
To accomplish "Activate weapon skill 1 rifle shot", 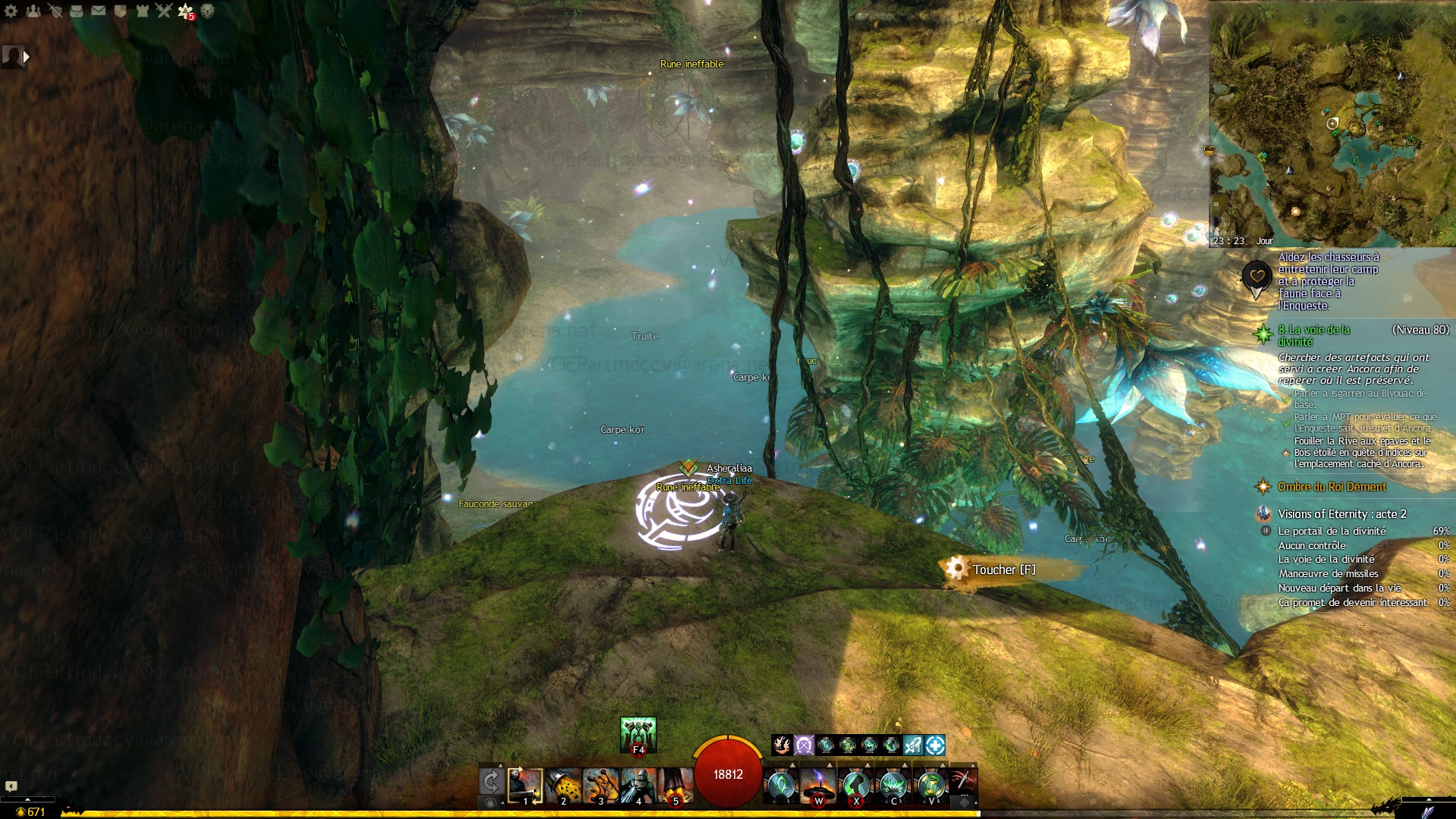I will 525,785.
